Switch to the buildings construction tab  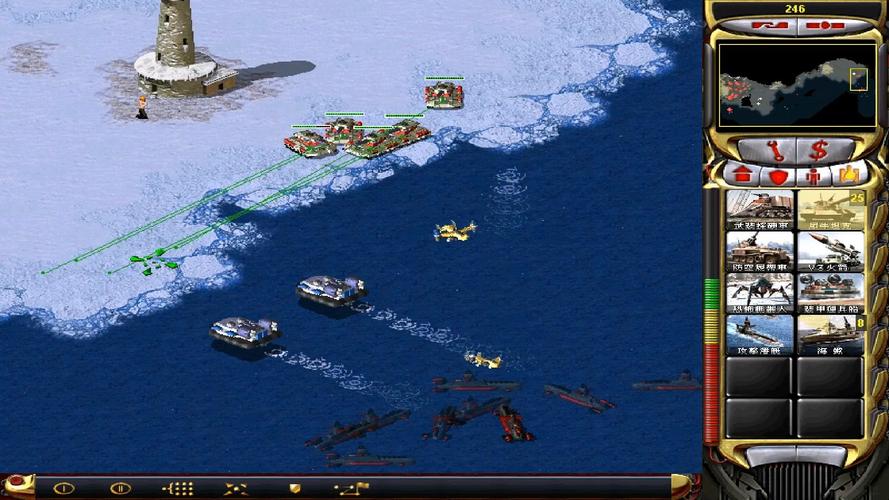coord(743,175)
